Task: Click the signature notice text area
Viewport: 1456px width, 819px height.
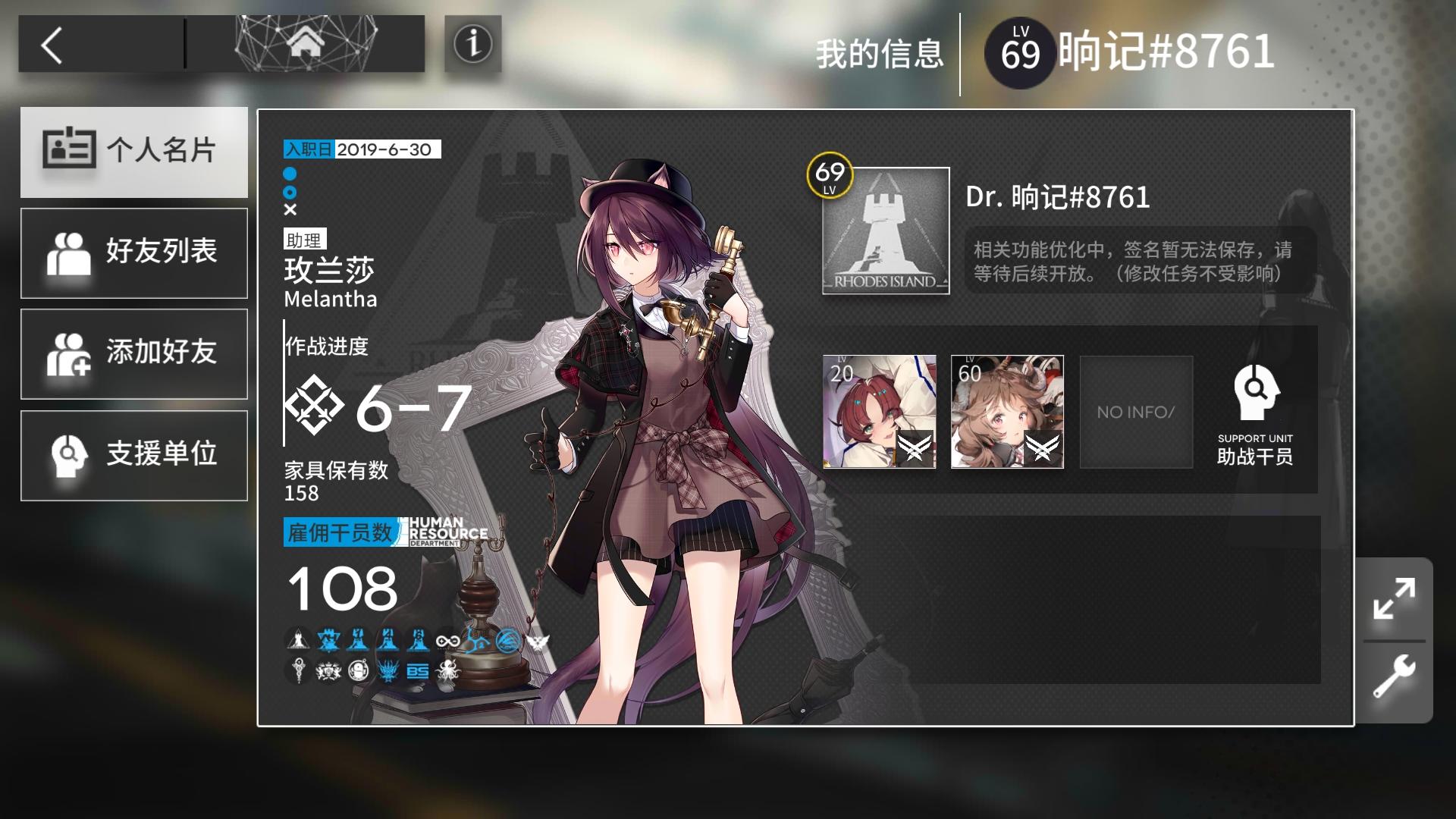Action: (1130, 262)
